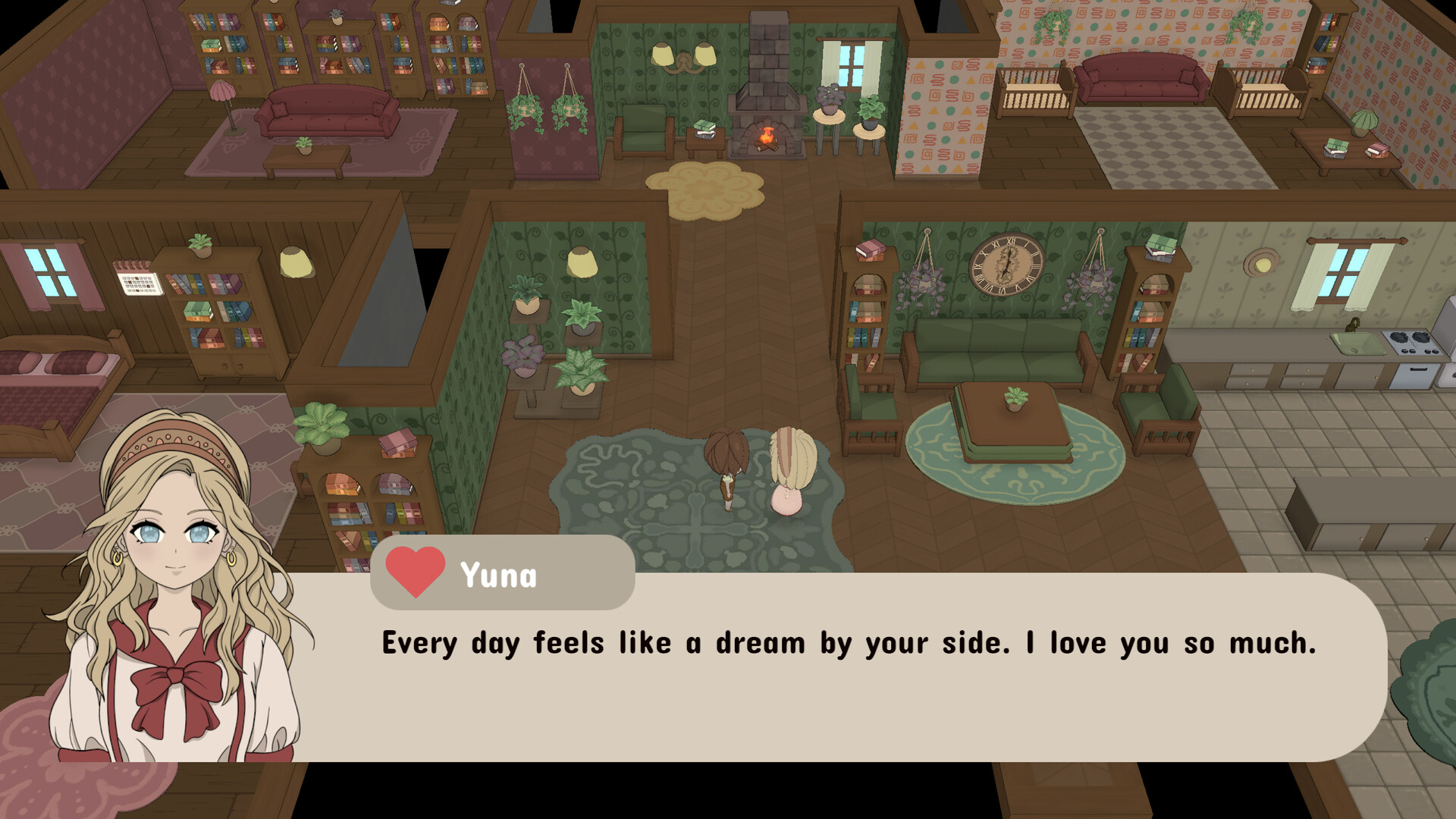Click the red heart beside Yuna's name
This screenshot has width=1456, height=819.
pos(415,571)
